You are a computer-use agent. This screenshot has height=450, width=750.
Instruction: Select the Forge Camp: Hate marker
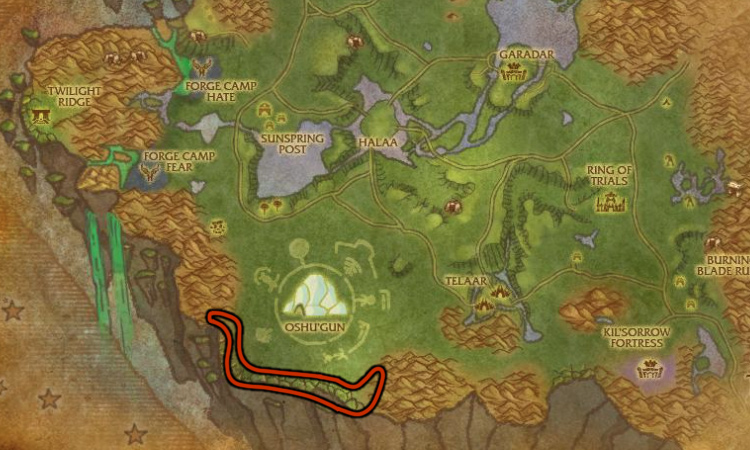204,68
